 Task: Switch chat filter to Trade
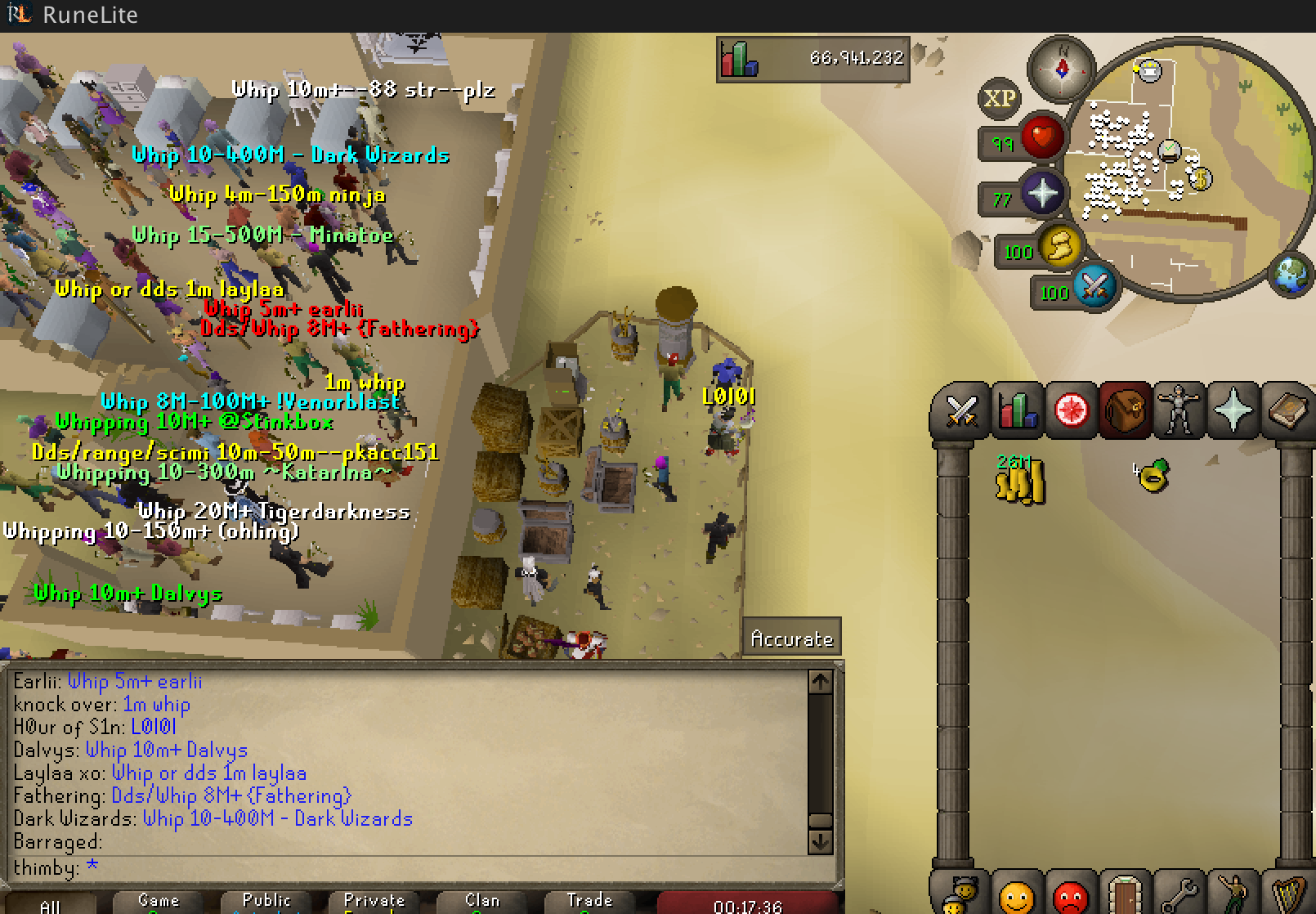pyautogui.click(x=590, y=901)
